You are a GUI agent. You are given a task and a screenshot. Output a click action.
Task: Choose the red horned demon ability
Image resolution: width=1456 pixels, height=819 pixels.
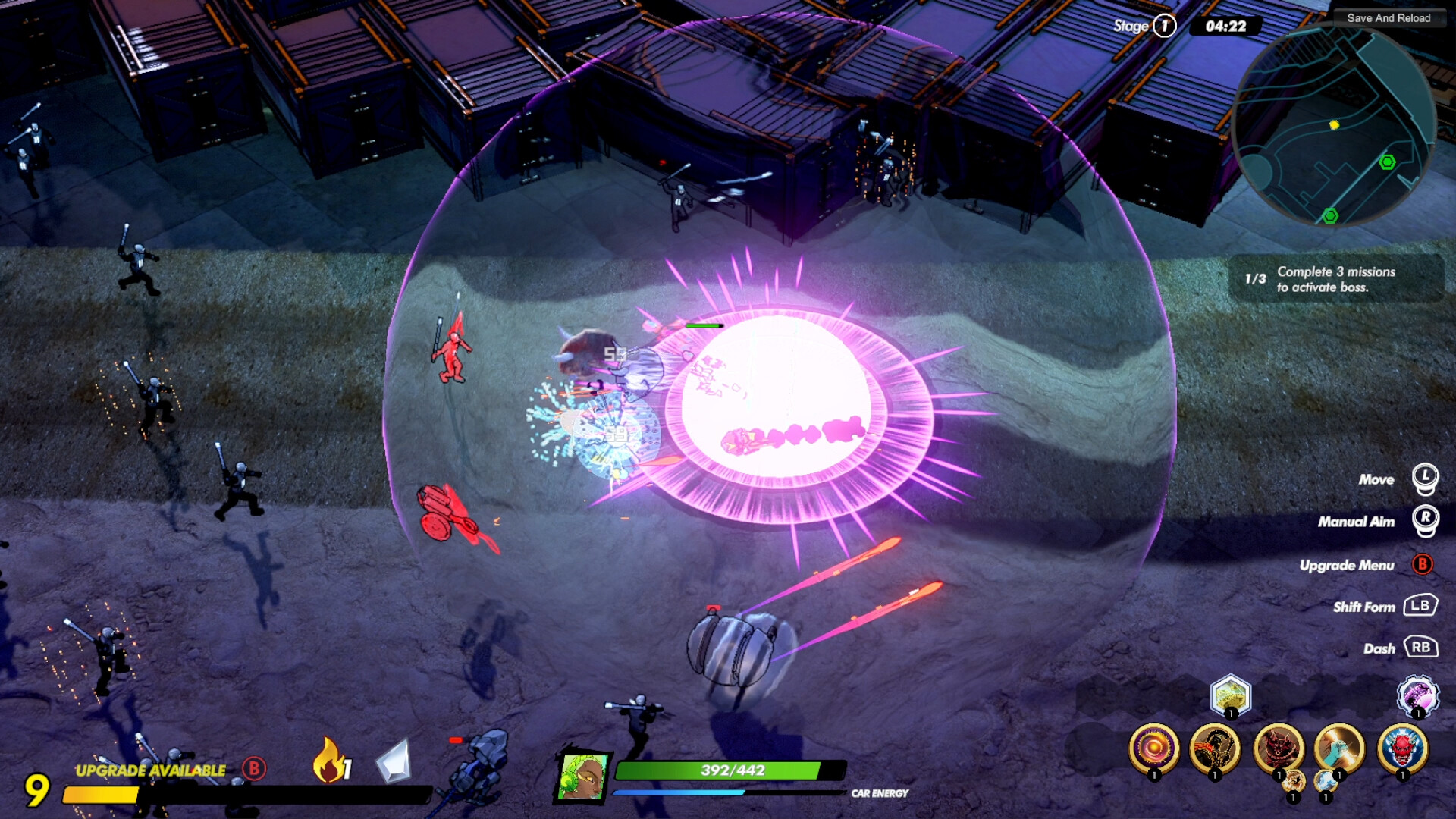(x=1278, y=747)
